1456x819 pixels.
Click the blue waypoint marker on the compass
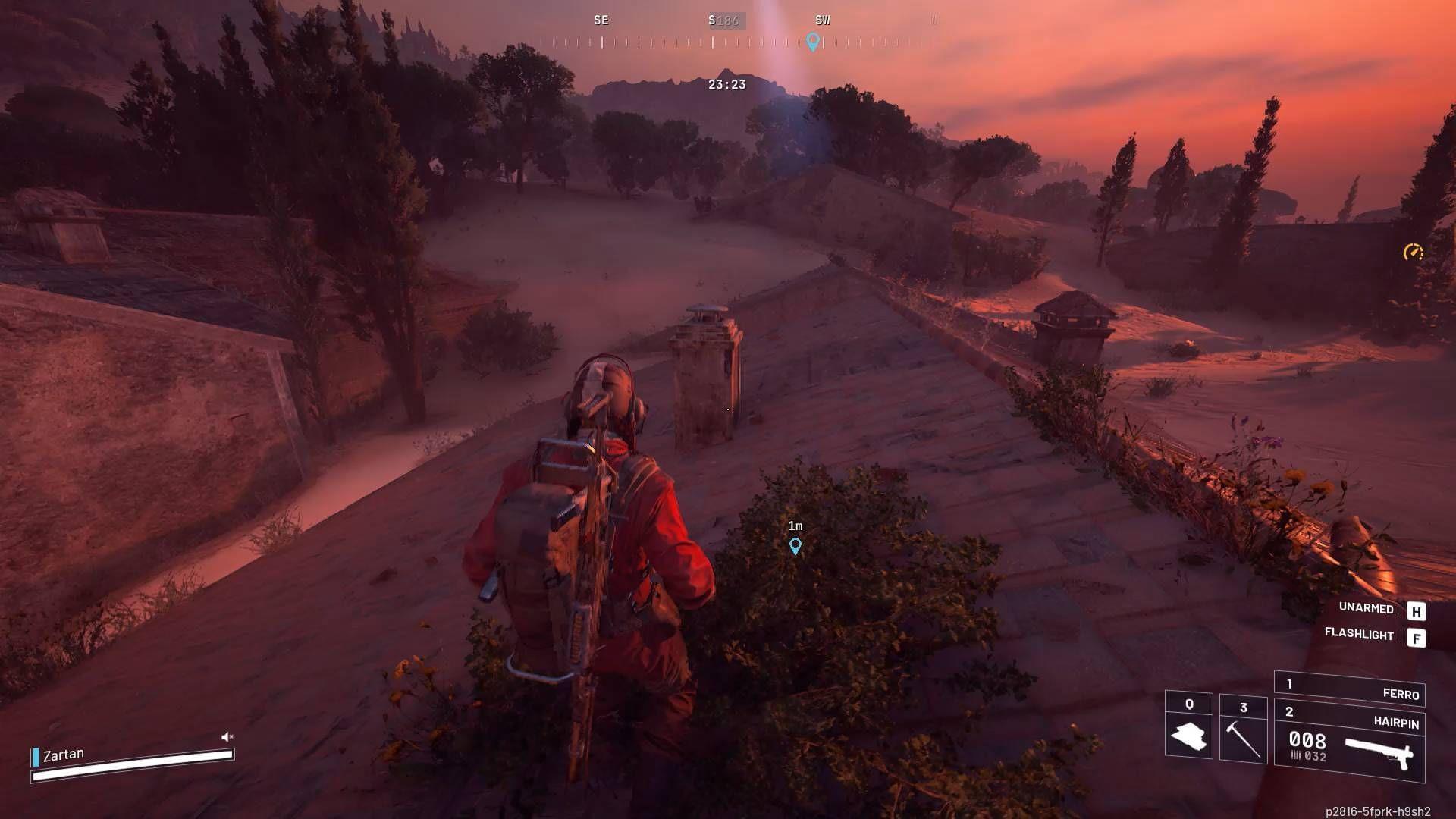coord(814,43)
